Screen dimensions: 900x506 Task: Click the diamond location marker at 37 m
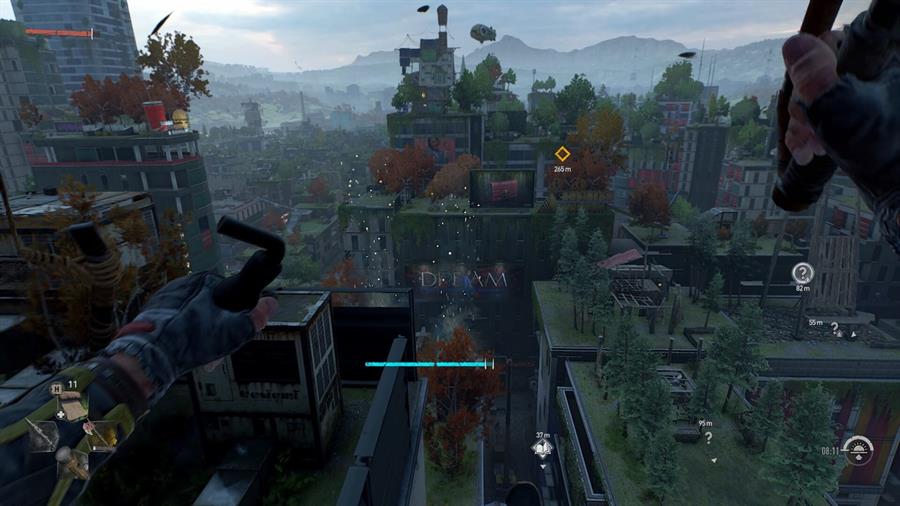pos(542,449)
